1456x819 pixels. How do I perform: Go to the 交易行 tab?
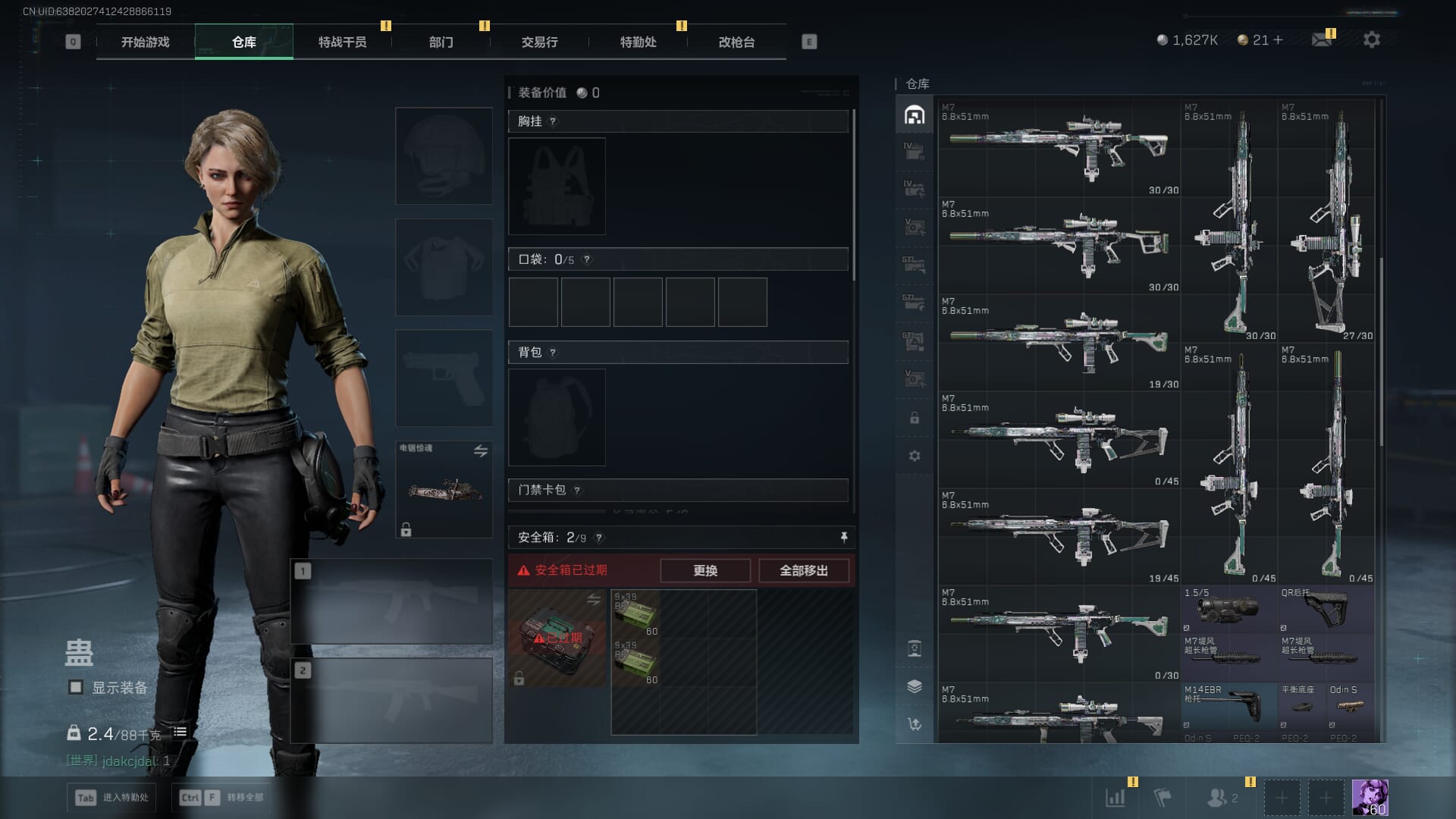[x=539, y=42]
